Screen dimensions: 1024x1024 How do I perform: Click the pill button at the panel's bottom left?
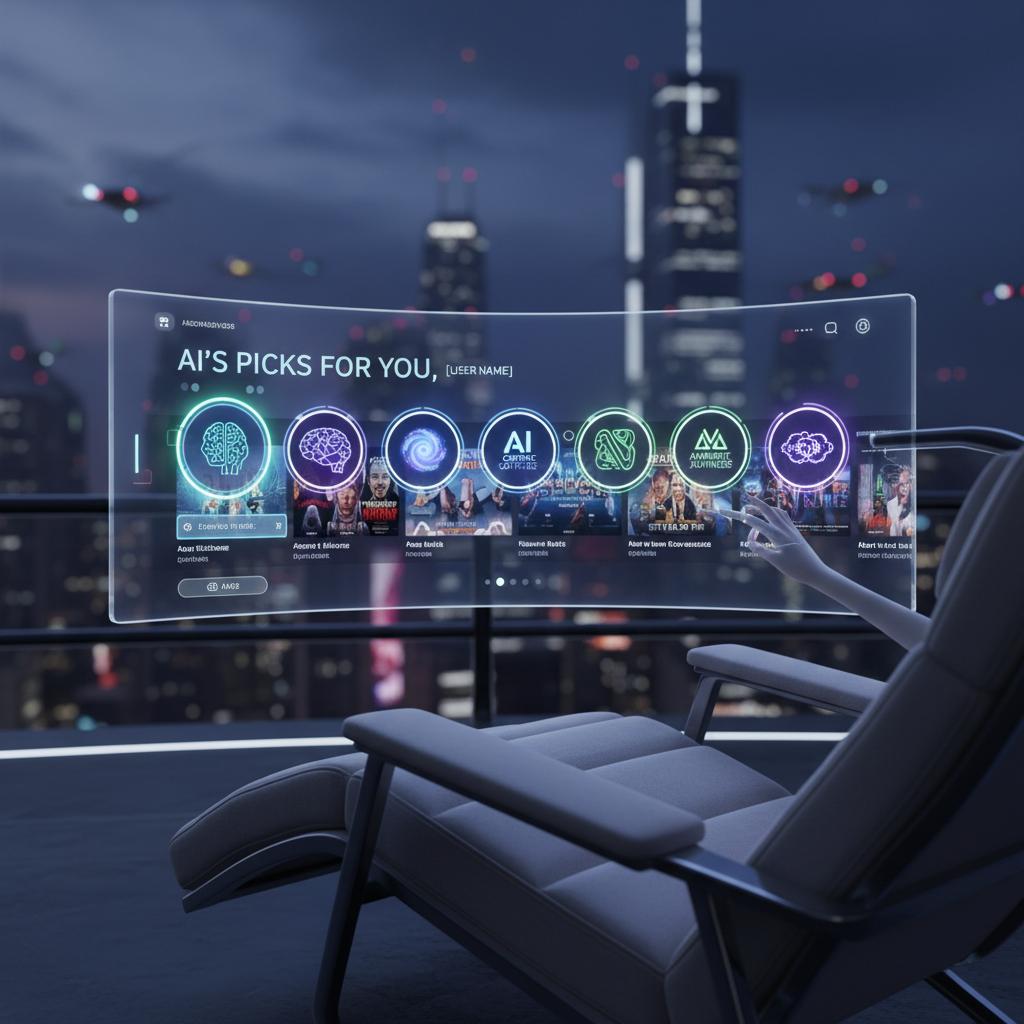tap(222, 587)
